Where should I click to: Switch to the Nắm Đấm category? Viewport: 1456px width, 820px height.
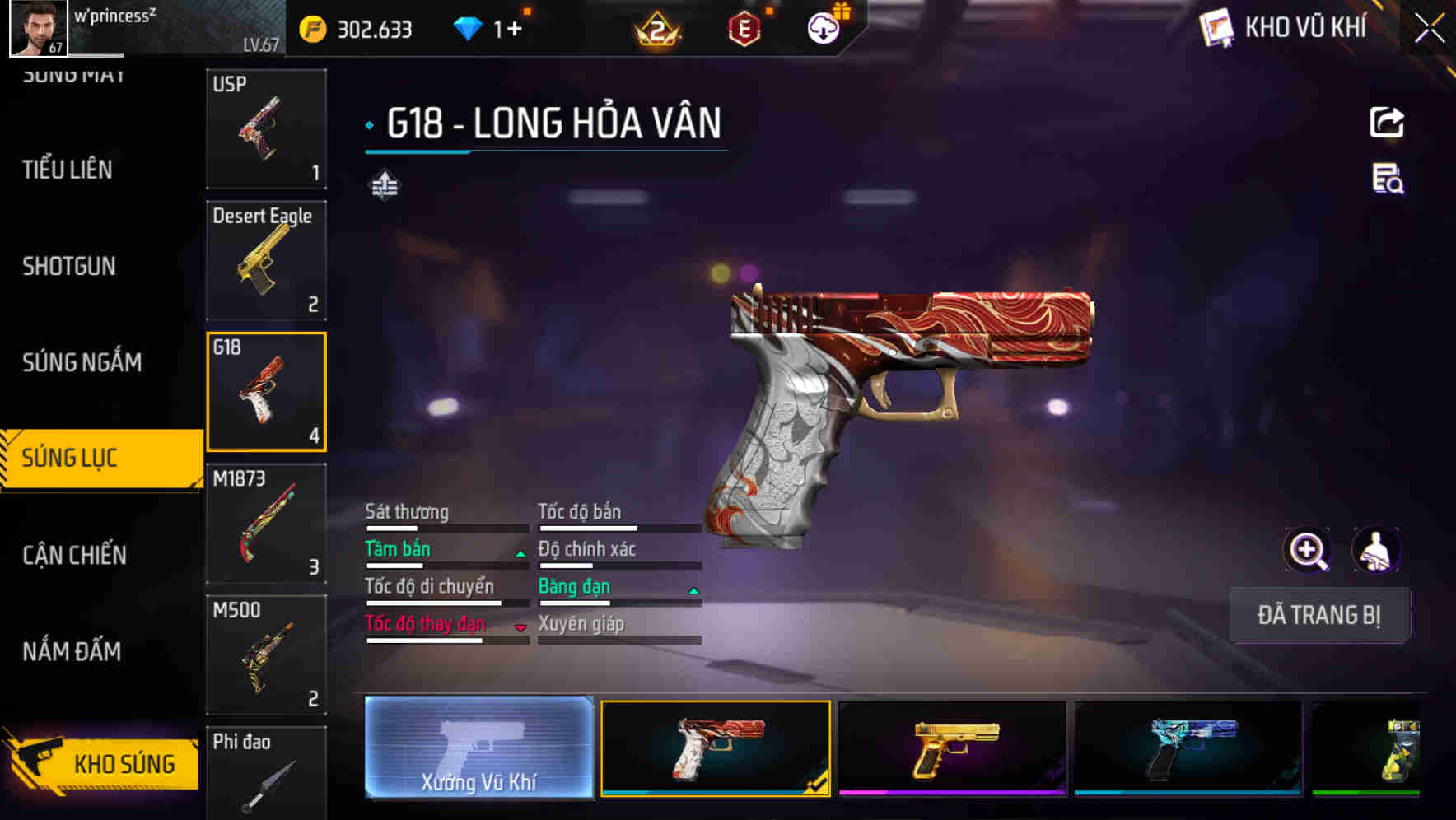click(72, 651)
